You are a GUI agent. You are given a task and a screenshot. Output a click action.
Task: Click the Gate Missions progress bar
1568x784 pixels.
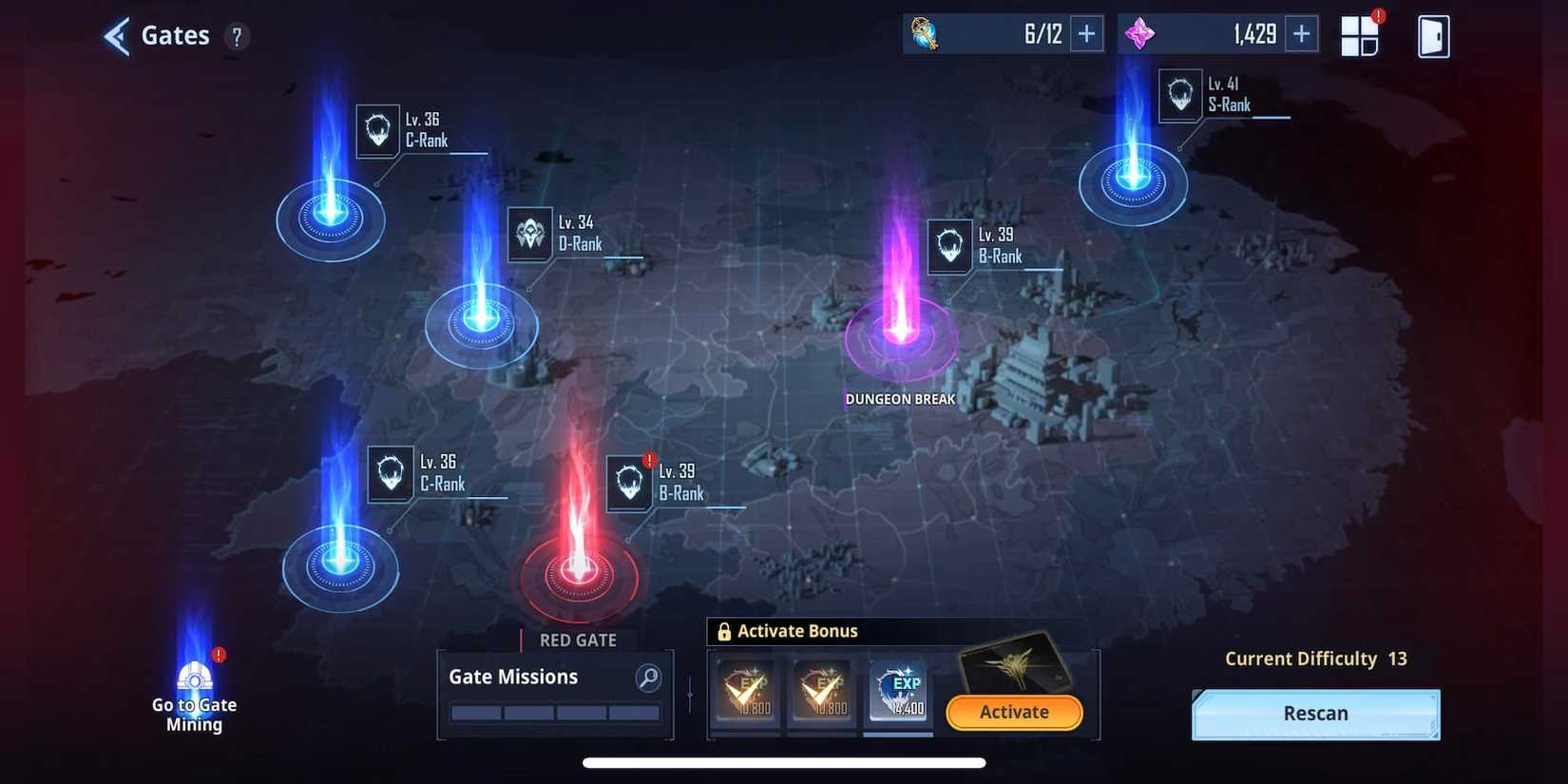(x=554, y=712)
